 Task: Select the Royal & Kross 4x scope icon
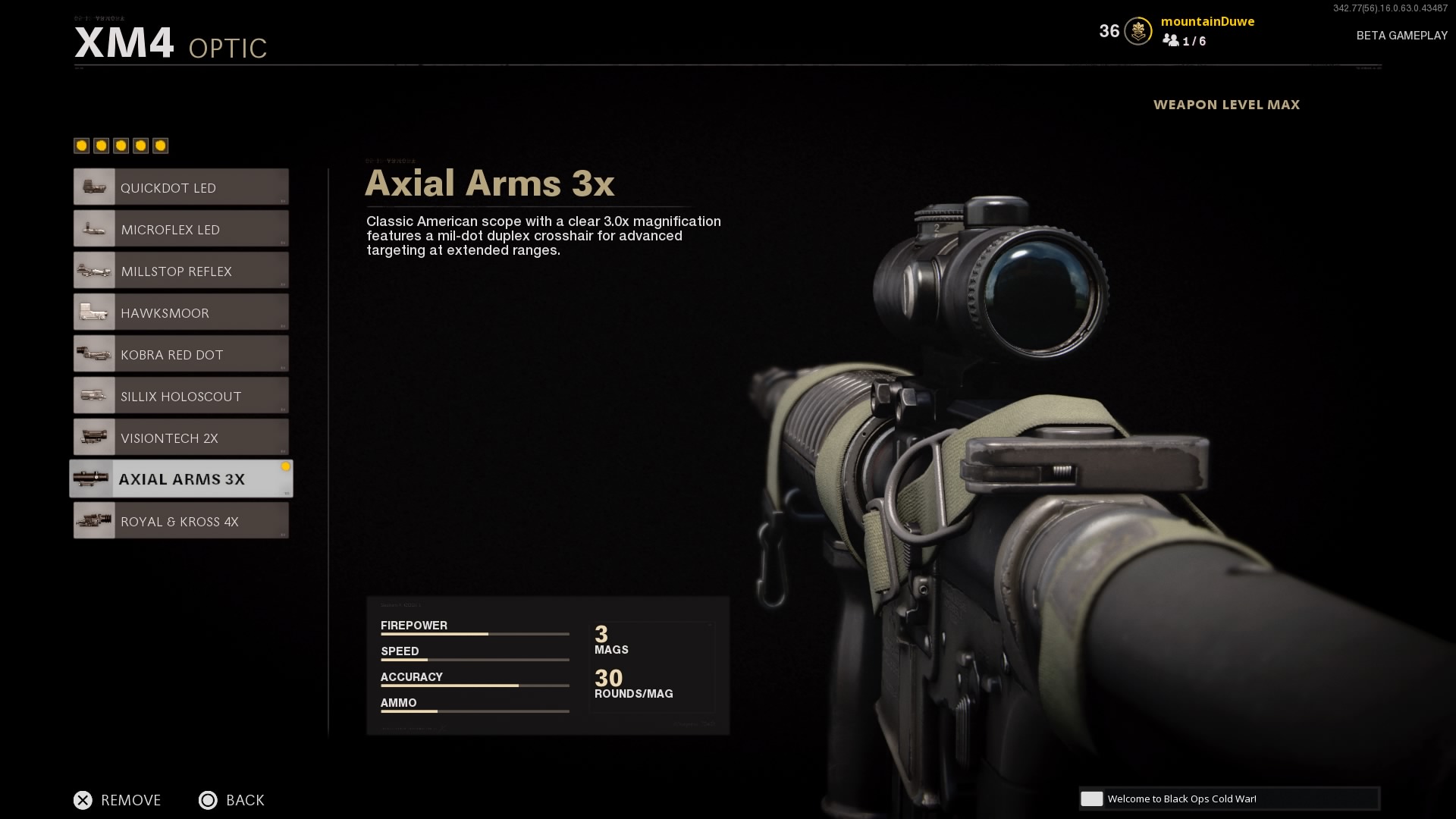[x=93, y=520]
